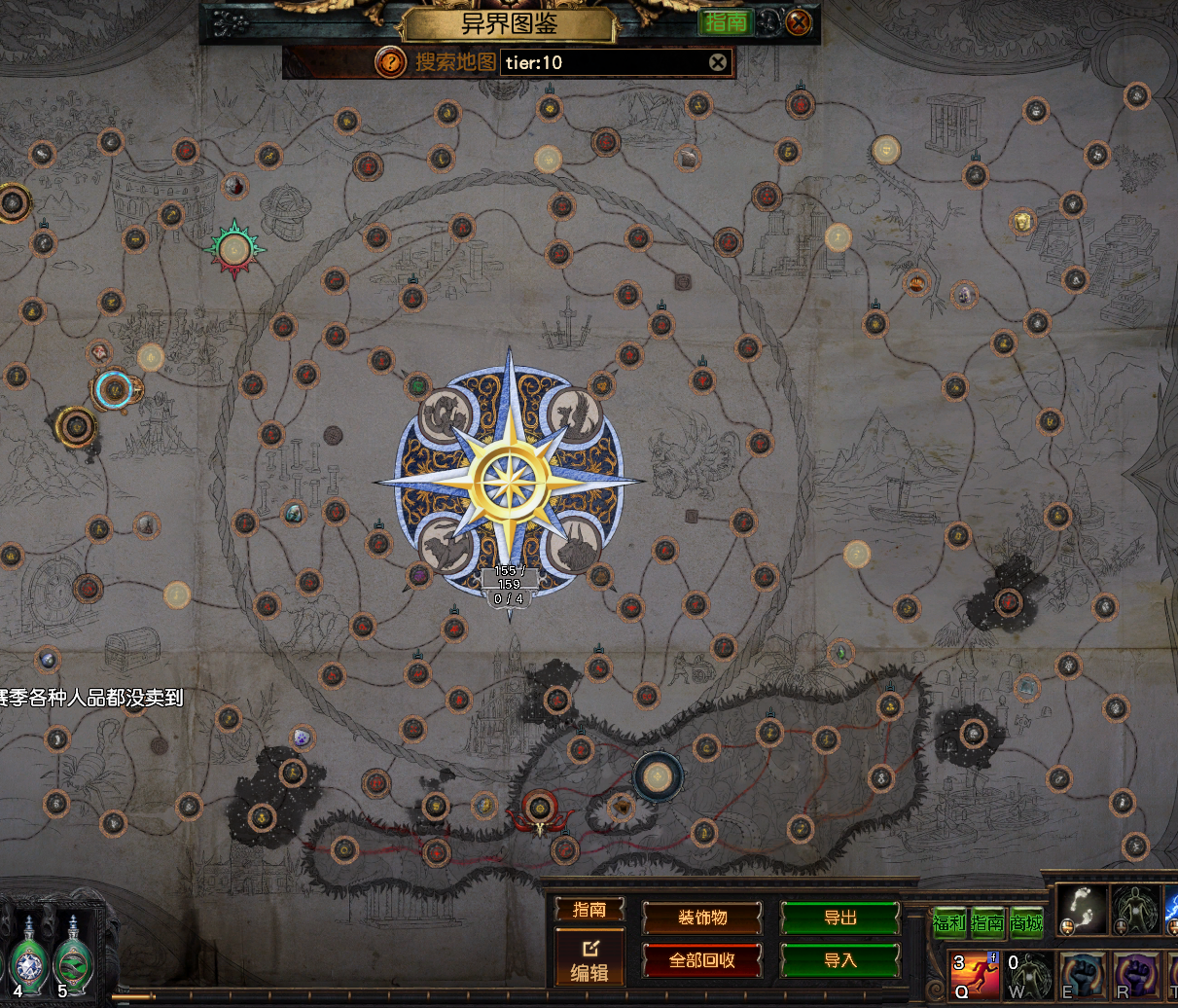Select the central gold compass star
Image resolution: width=1178 pixels, height=1008 pixels.
click(509, 481)
